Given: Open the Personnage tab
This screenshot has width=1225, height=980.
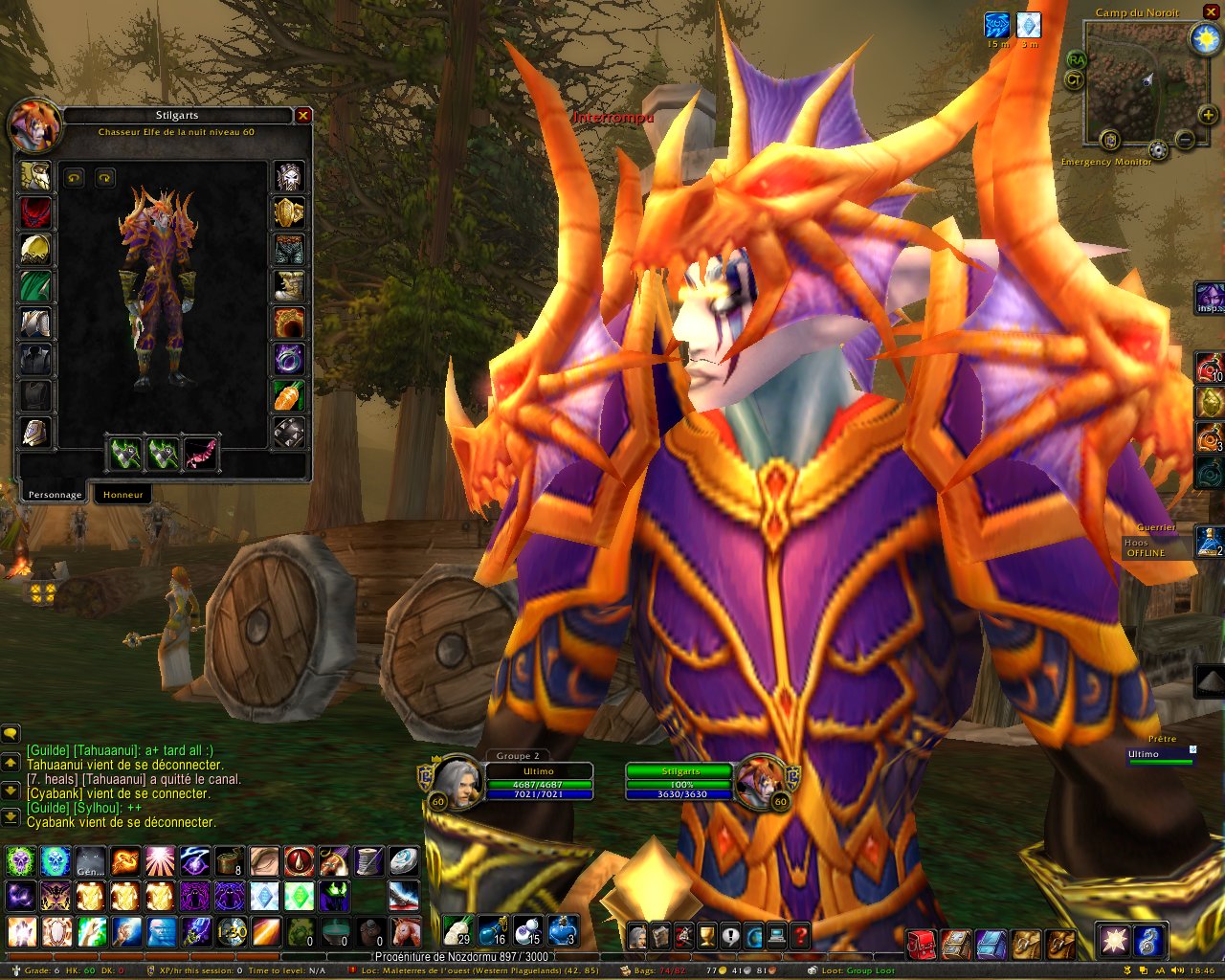Looking at the screenshot, I should click(55, 494).
